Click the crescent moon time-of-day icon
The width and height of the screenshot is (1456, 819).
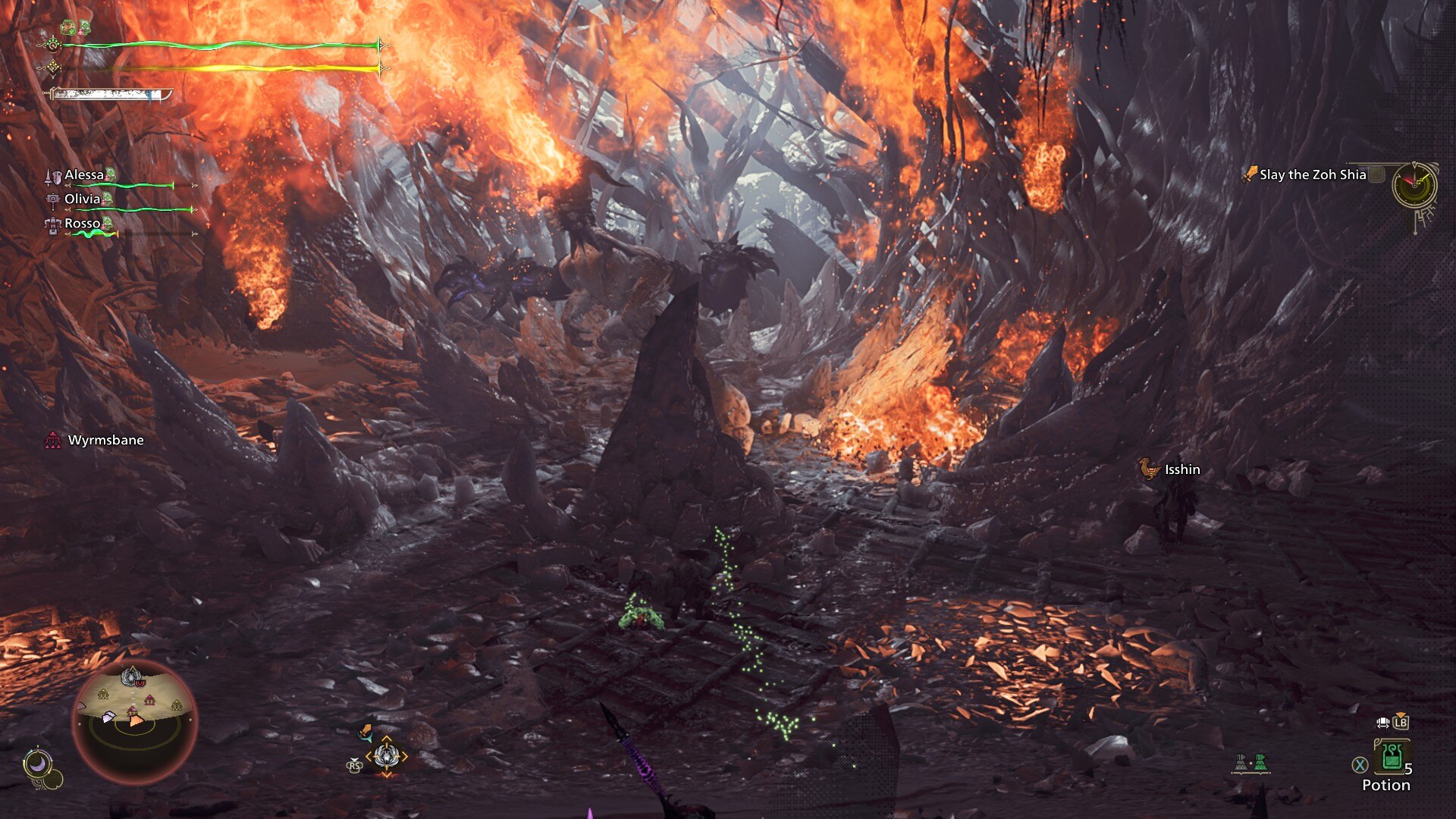tap(36, 763)
